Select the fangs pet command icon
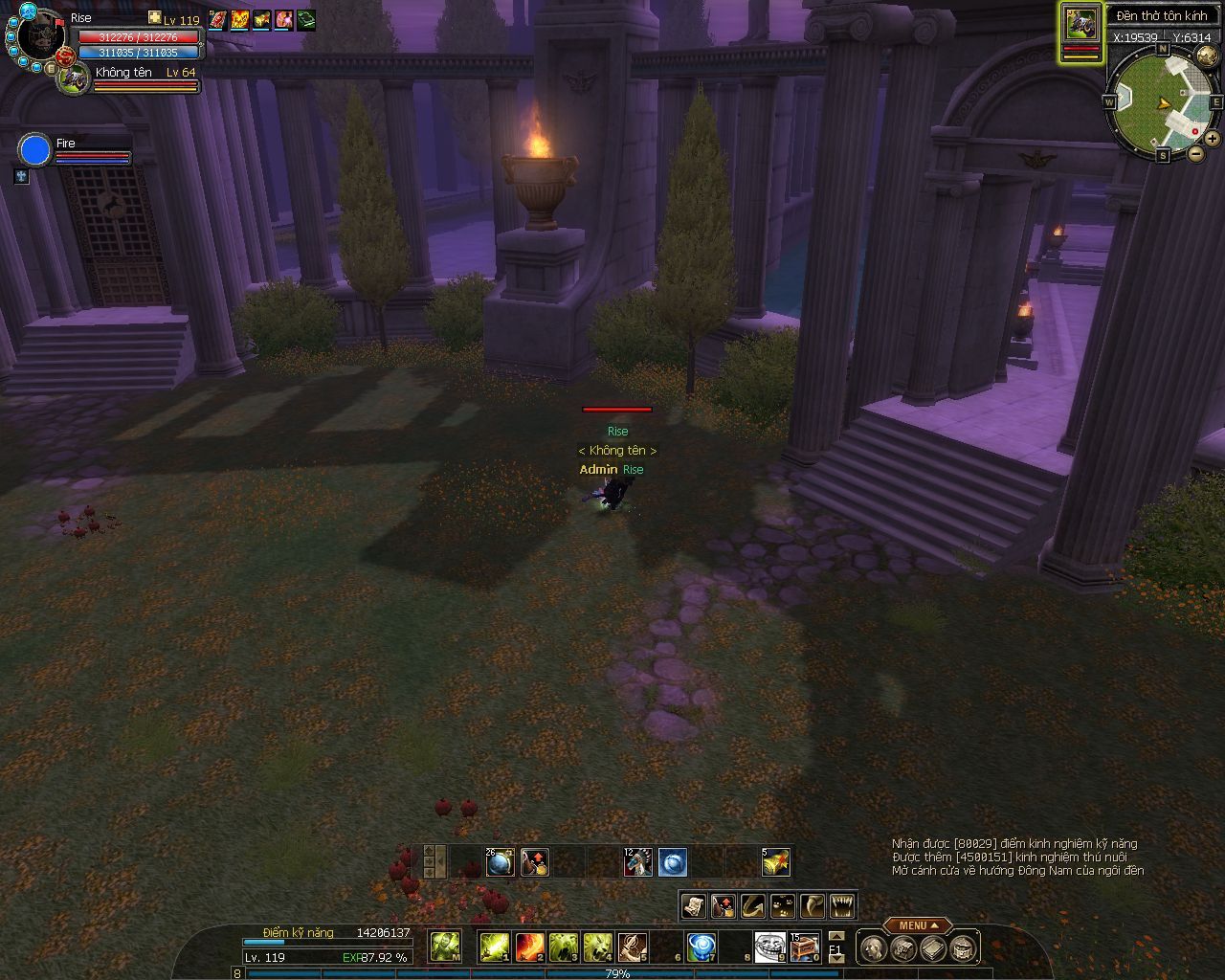 842,905
